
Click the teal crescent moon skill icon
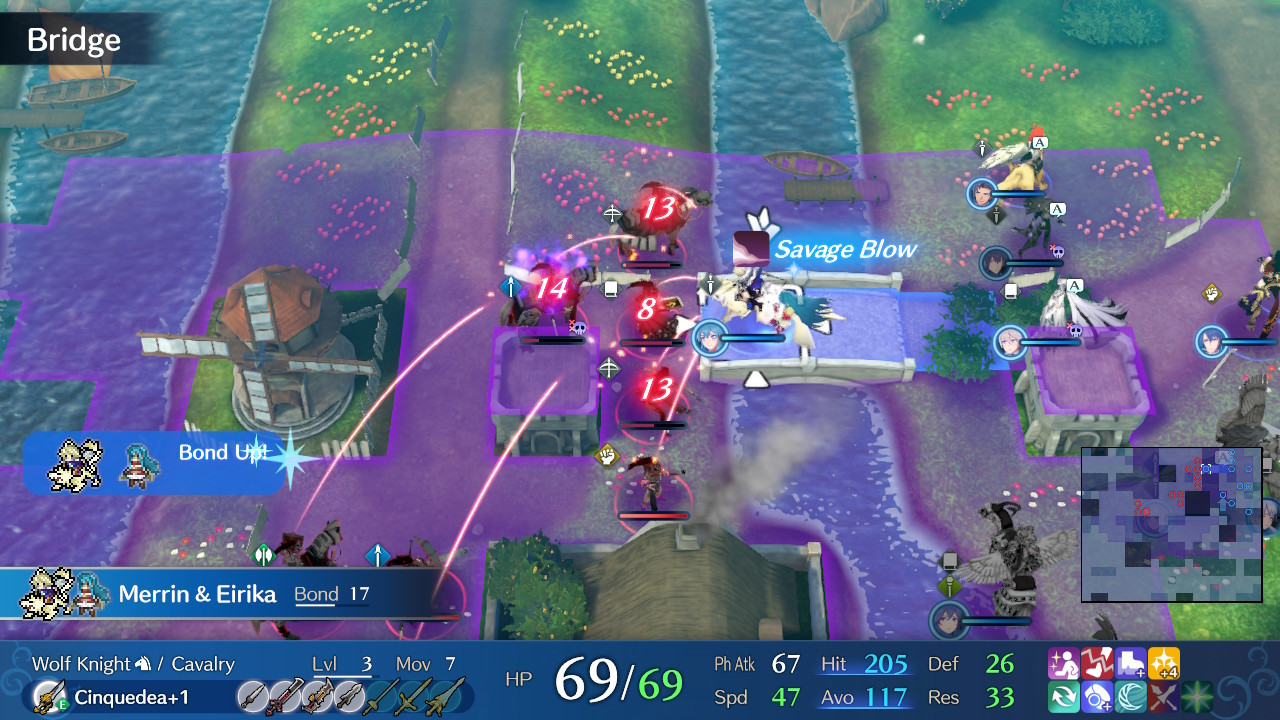point(1132,698)
